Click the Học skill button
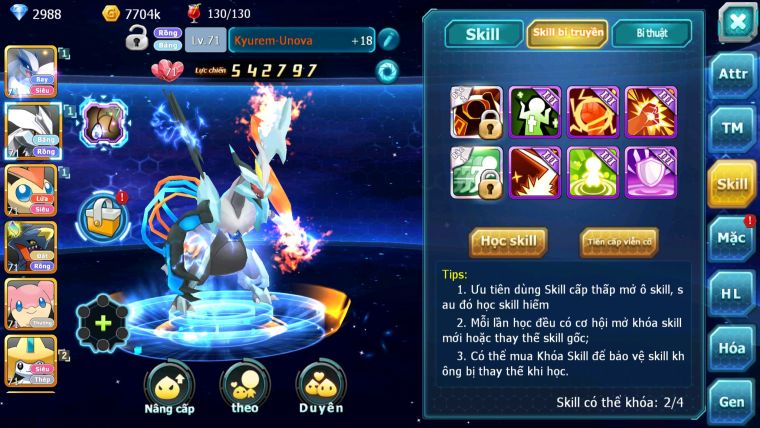This screenshot has height=428, width=760. [509, 241]
